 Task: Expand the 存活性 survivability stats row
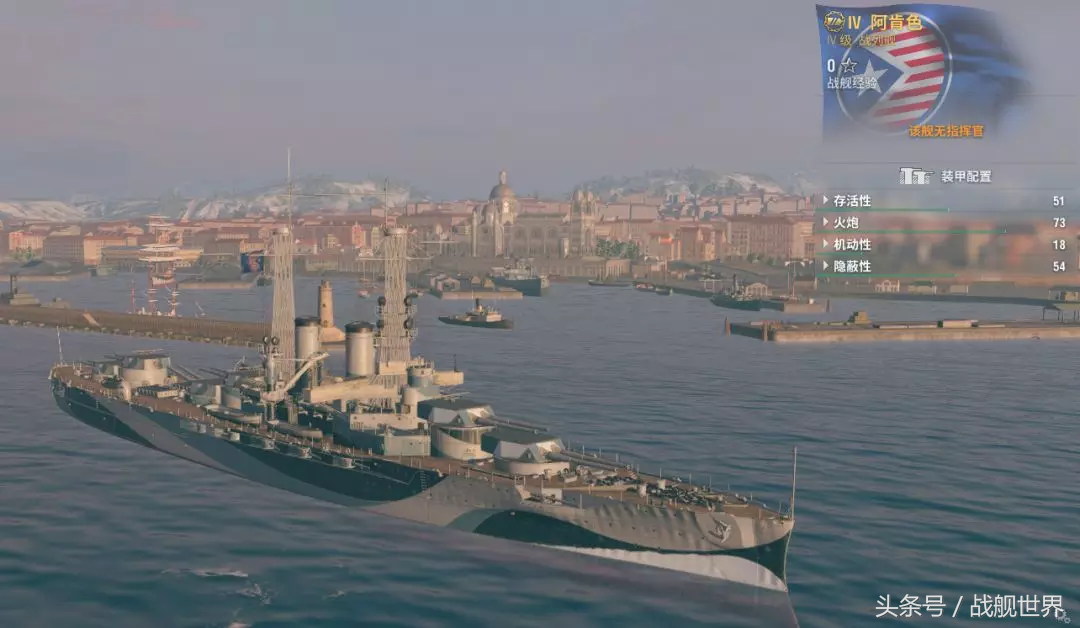(852, 201)
